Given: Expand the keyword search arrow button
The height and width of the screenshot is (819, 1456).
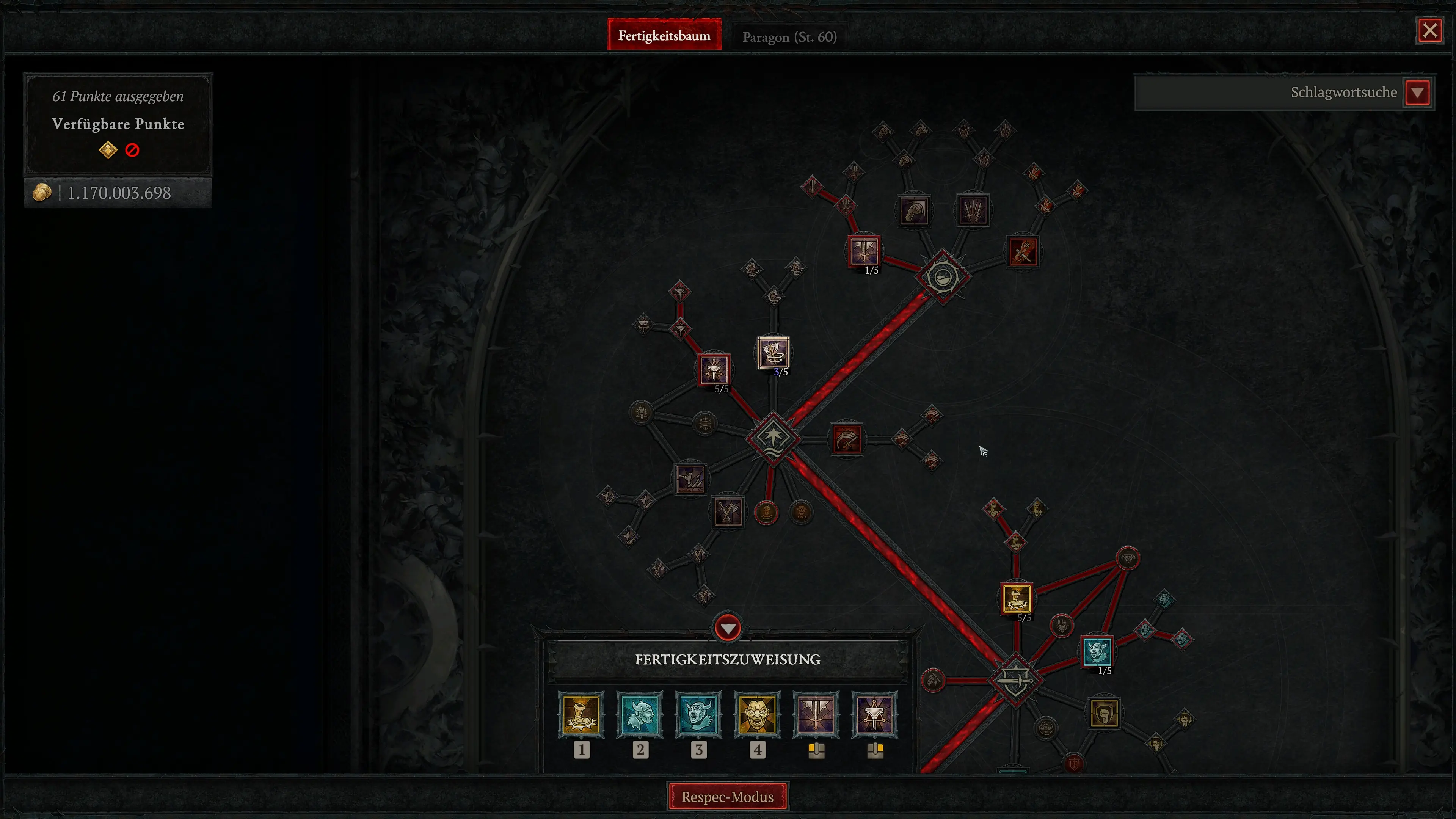Looking at the screenshot, I should pos(1418,92).
